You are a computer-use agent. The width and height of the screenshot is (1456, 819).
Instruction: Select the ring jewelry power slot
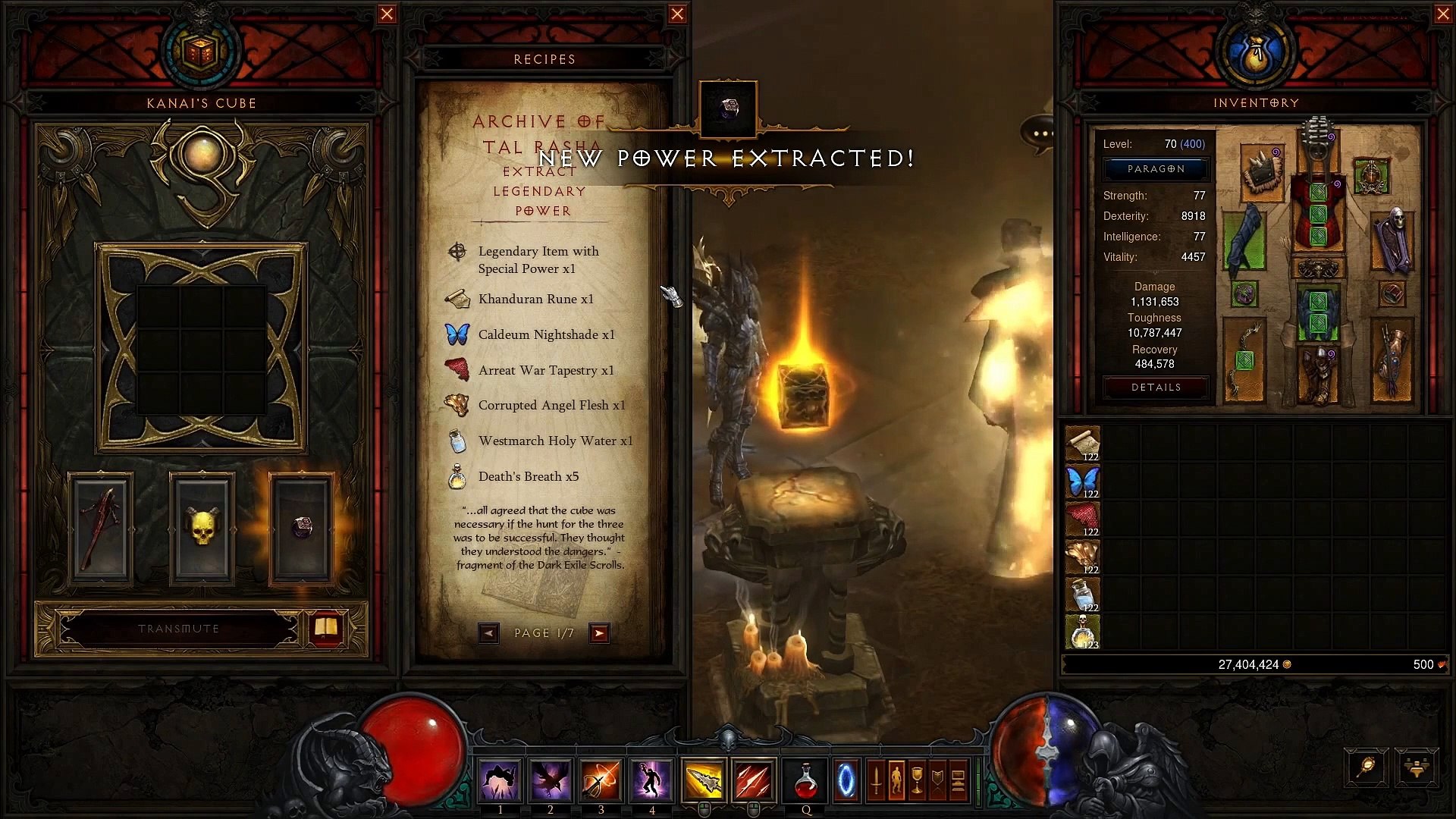point(302,529)
